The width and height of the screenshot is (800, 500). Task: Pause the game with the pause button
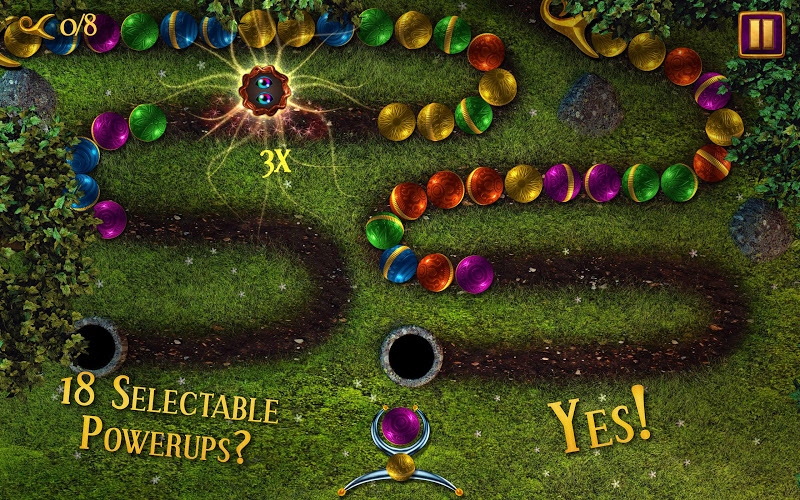(x=761, y=34)
